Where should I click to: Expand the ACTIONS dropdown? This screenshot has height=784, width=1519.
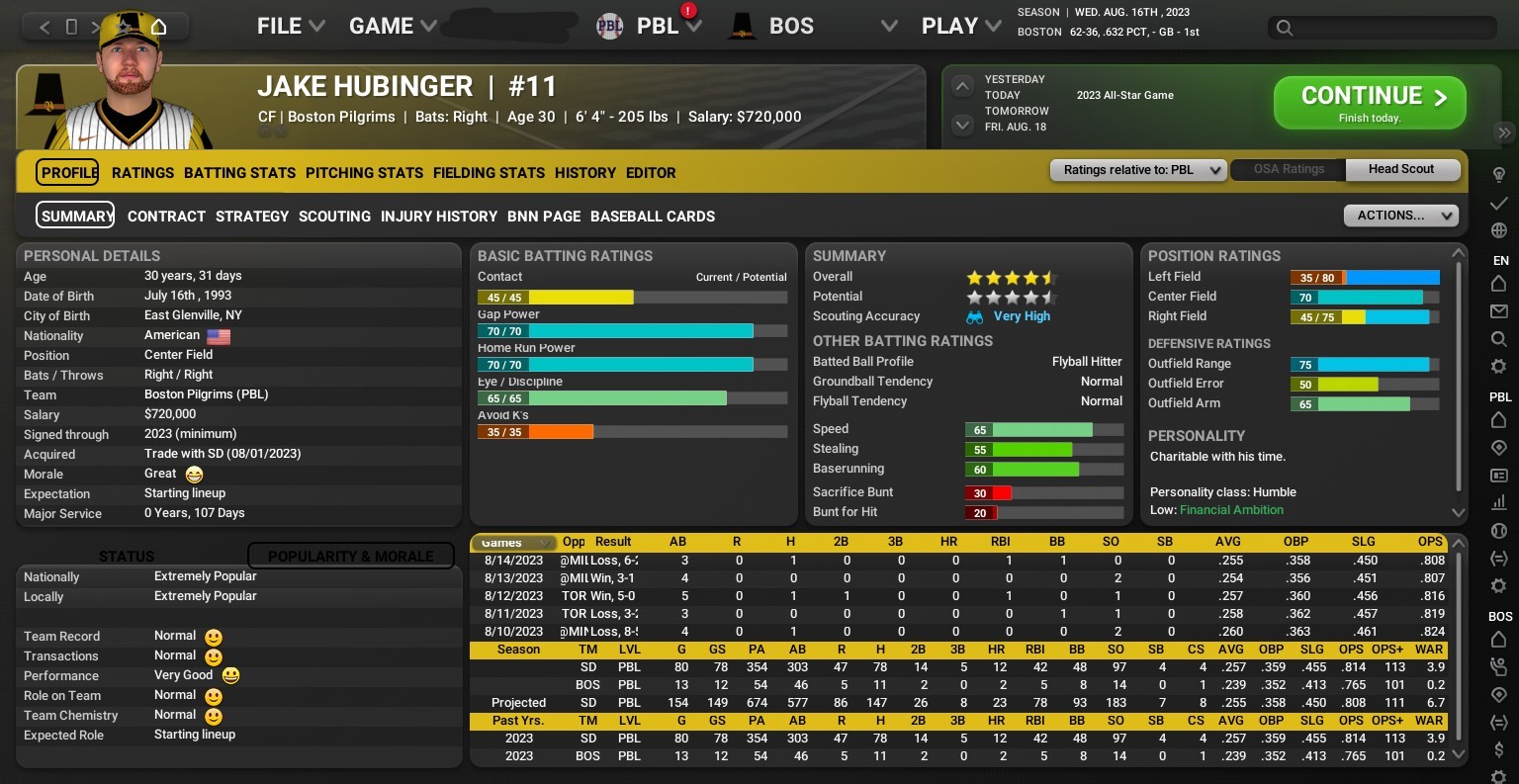1400,216
